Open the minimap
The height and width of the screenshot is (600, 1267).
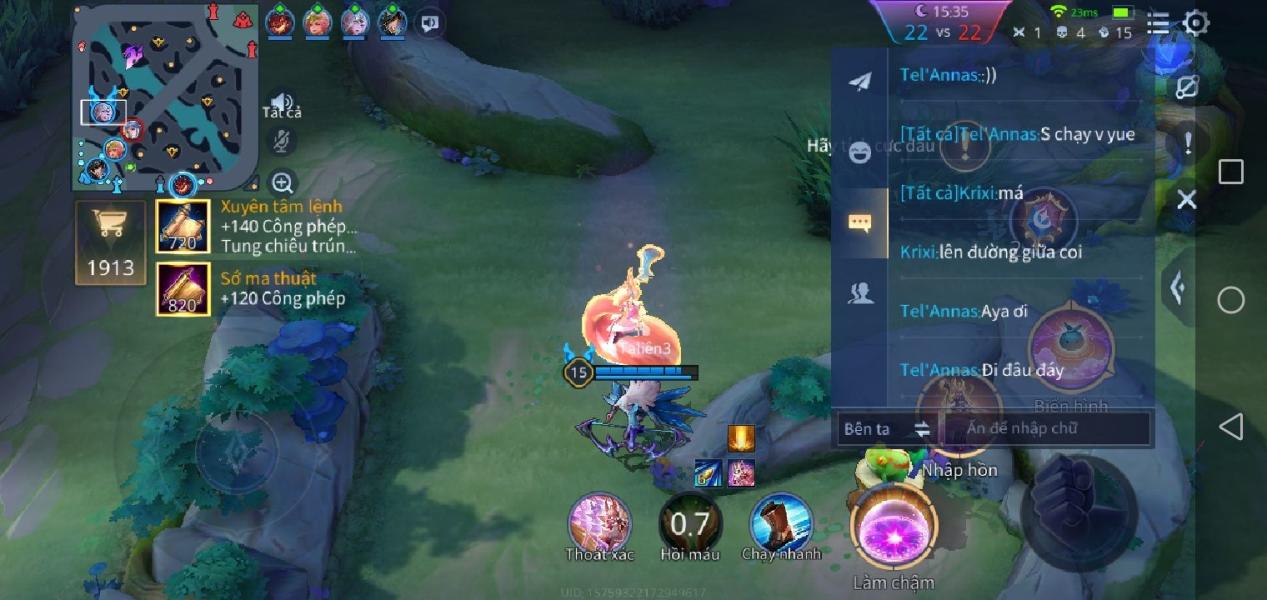pos(165,97)
